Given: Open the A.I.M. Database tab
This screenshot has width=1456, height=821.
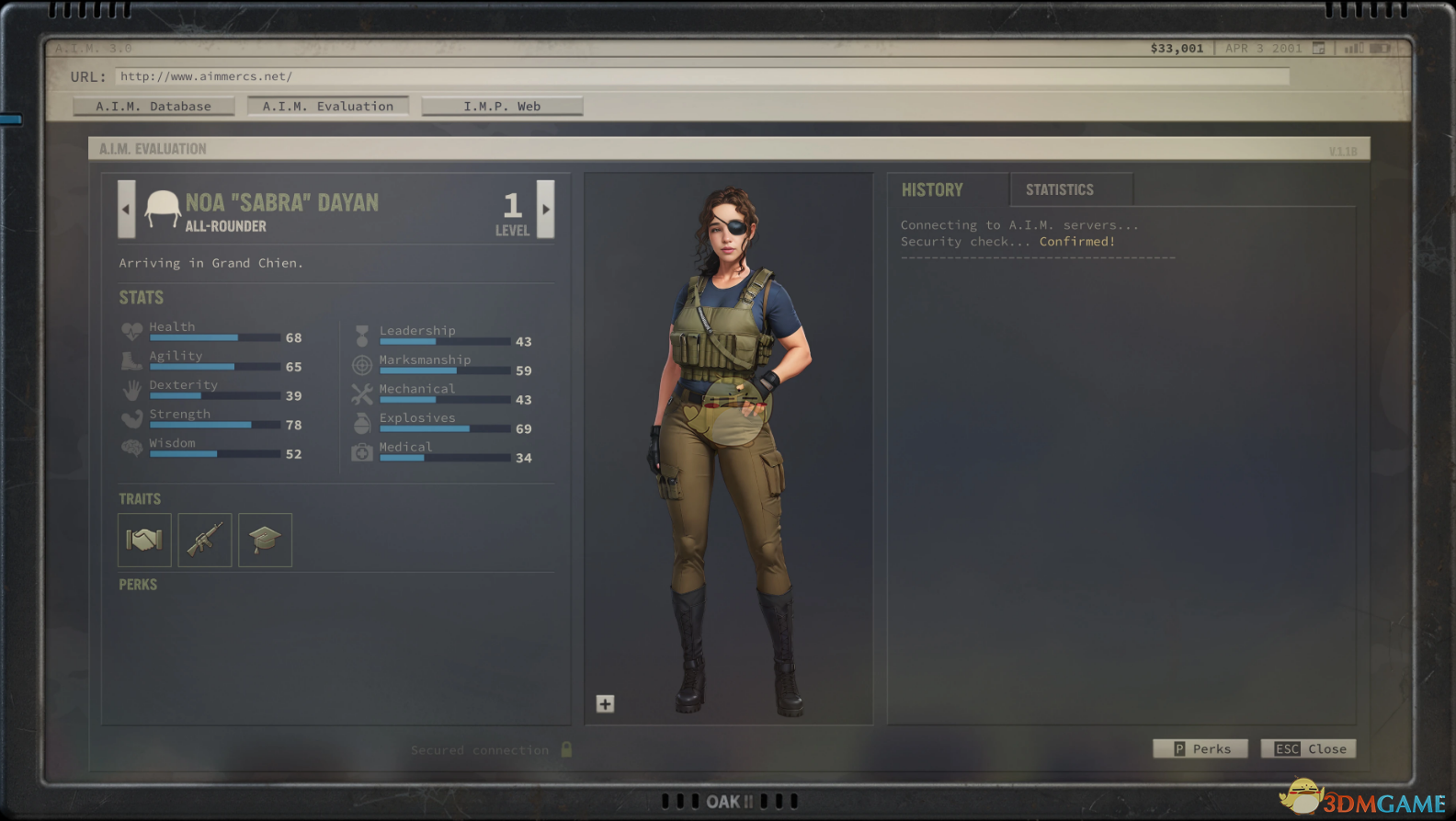Looking at the screenshot, I should pyautogui.click(x=154, y=106).
